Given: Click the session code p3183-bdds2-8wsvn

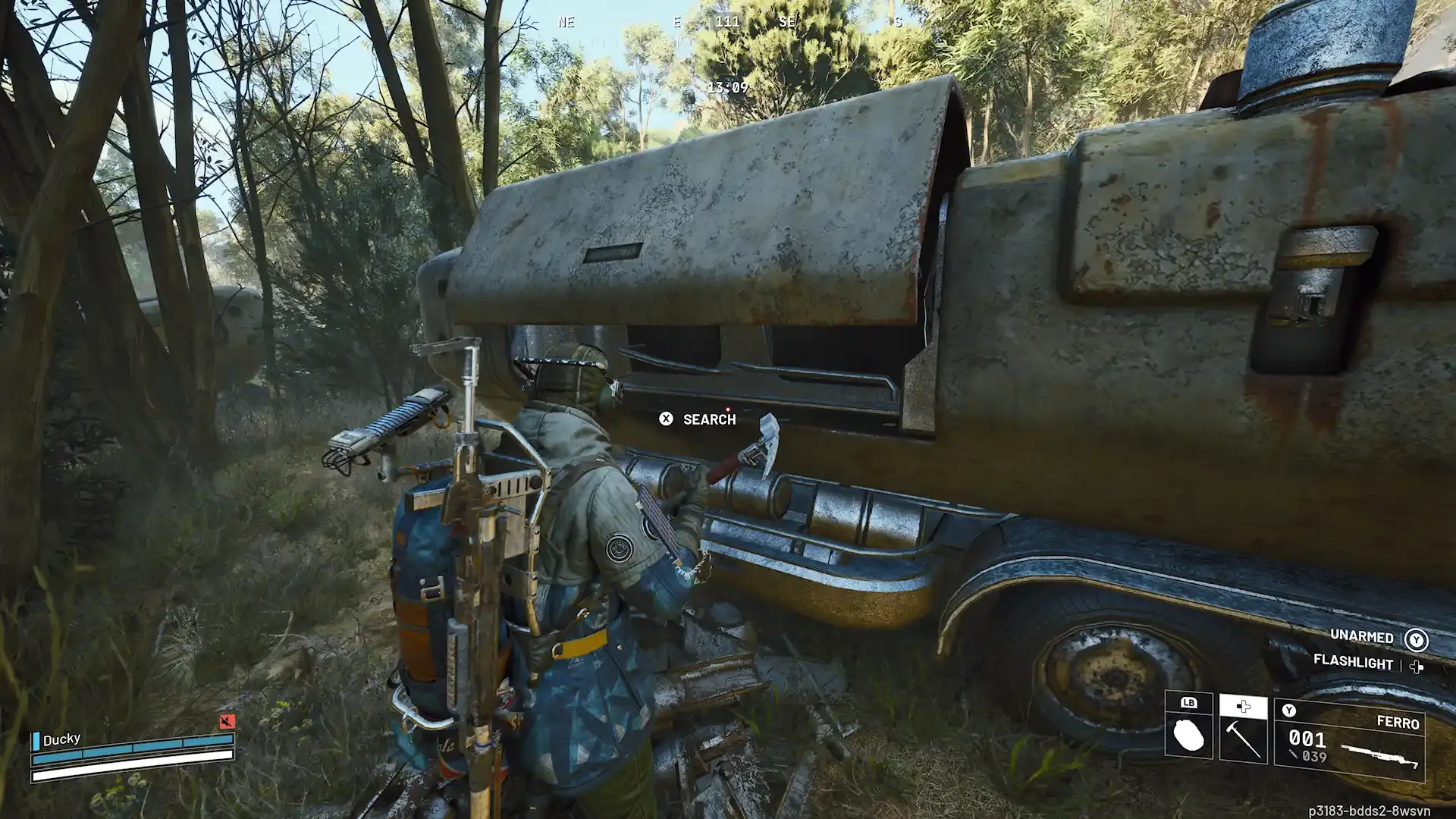Looking at the screenshot, I should pyautogui.click(x=1369, y=811).
